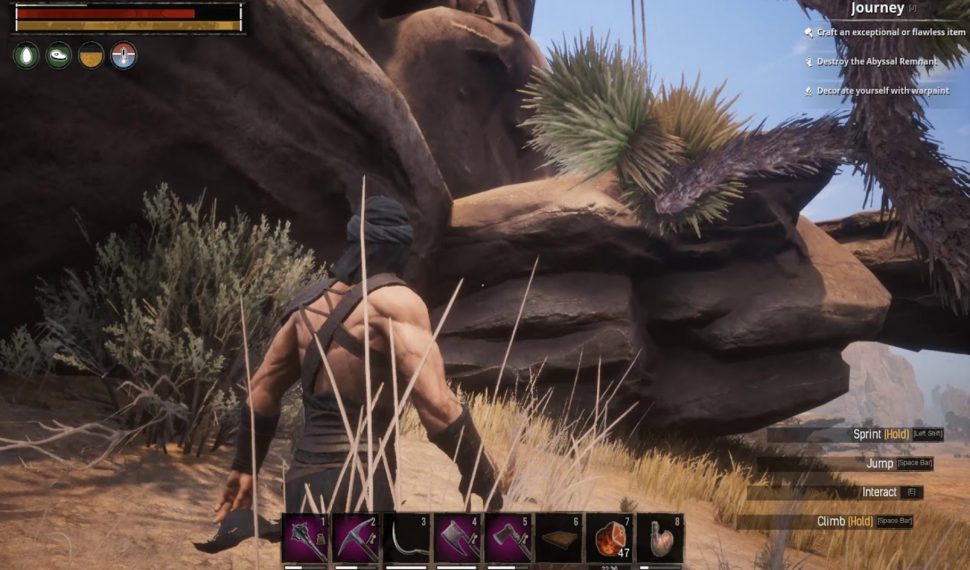This screenshot has width=970, height=570.
Task: Select the waterskin in hotbar slot 8
Action: pyautogui.click(x=661, y=538)
